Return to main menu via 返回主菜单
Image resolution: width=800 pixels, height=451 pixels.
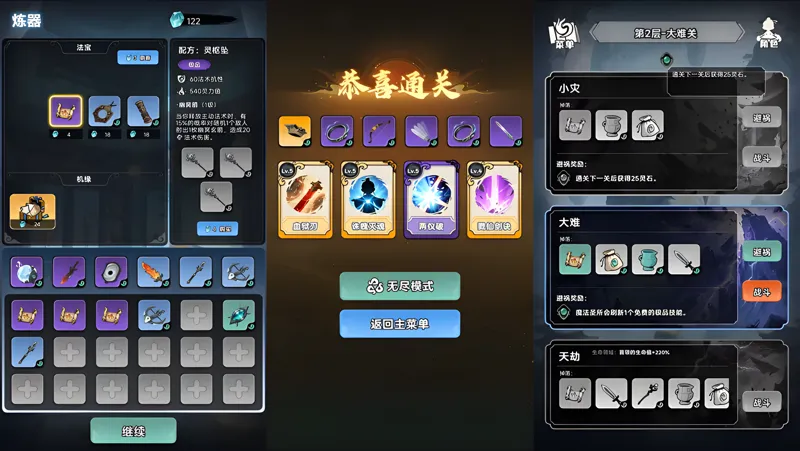[400, 323]
